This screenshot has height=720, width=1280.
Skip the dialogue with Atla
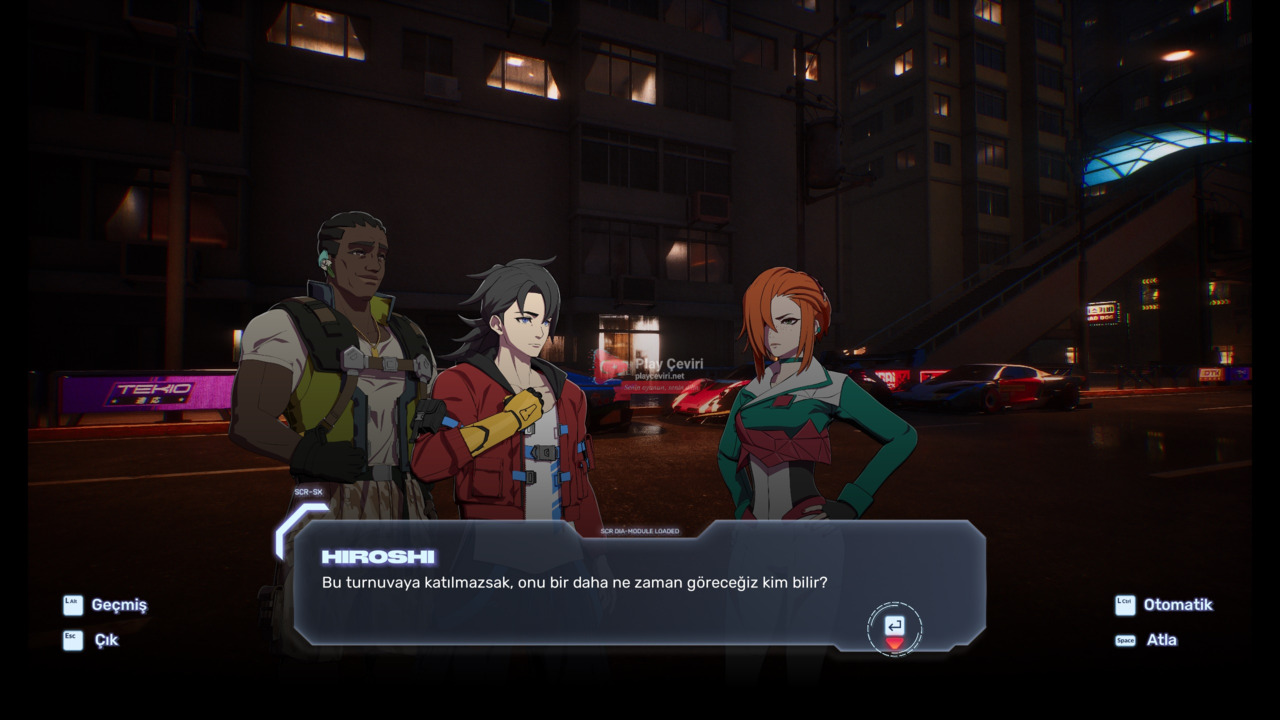(x=1160, y=640)
